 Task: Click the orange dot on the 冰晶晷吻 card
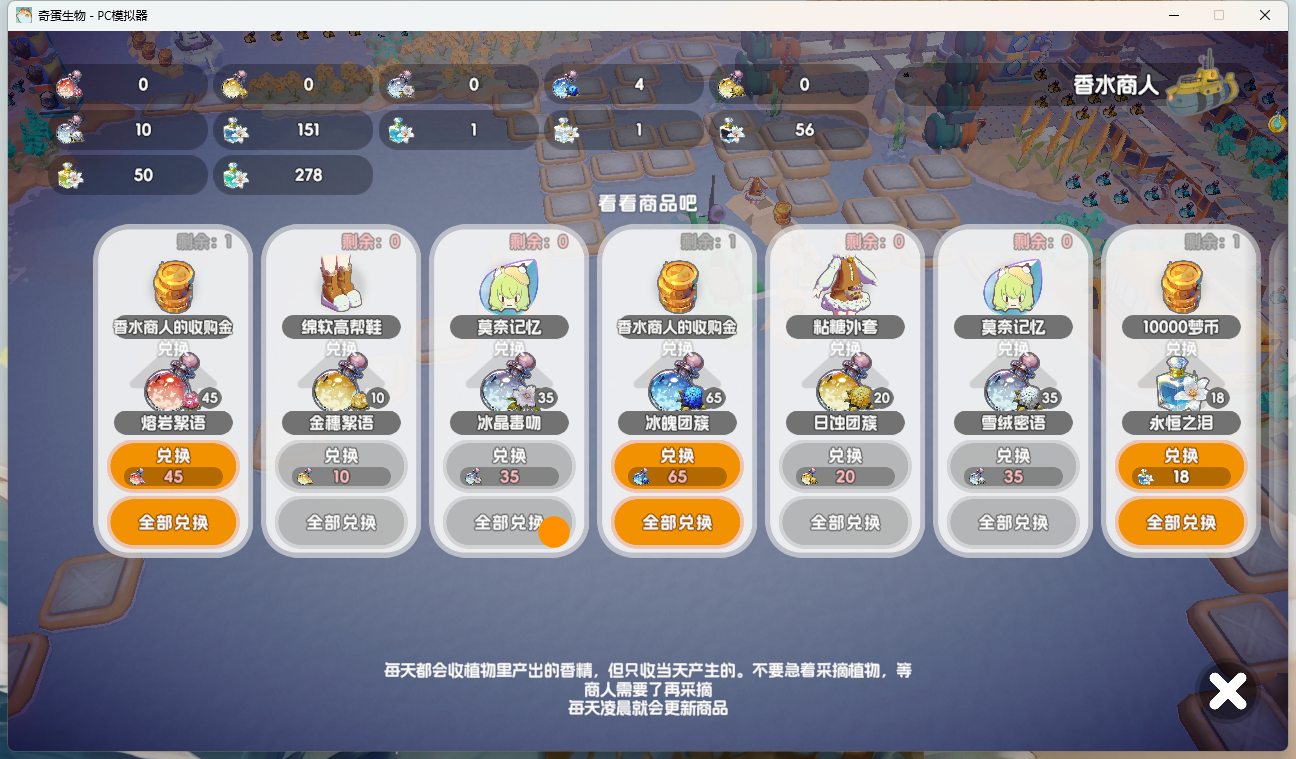(553, 531)
